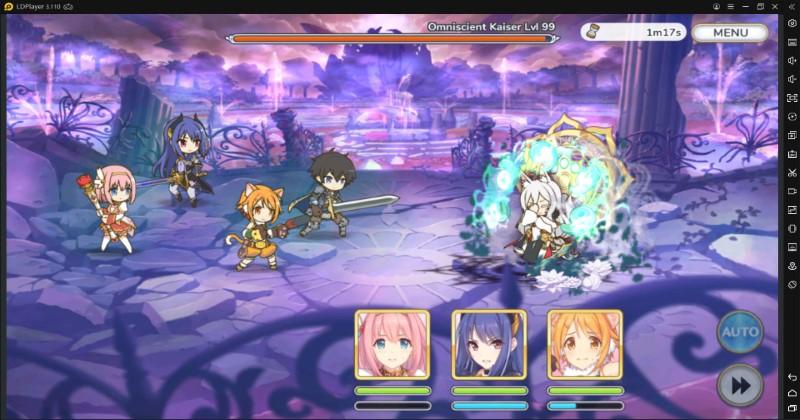
Task: Minimize the LDPlayer emulator window
Action: 744,6
